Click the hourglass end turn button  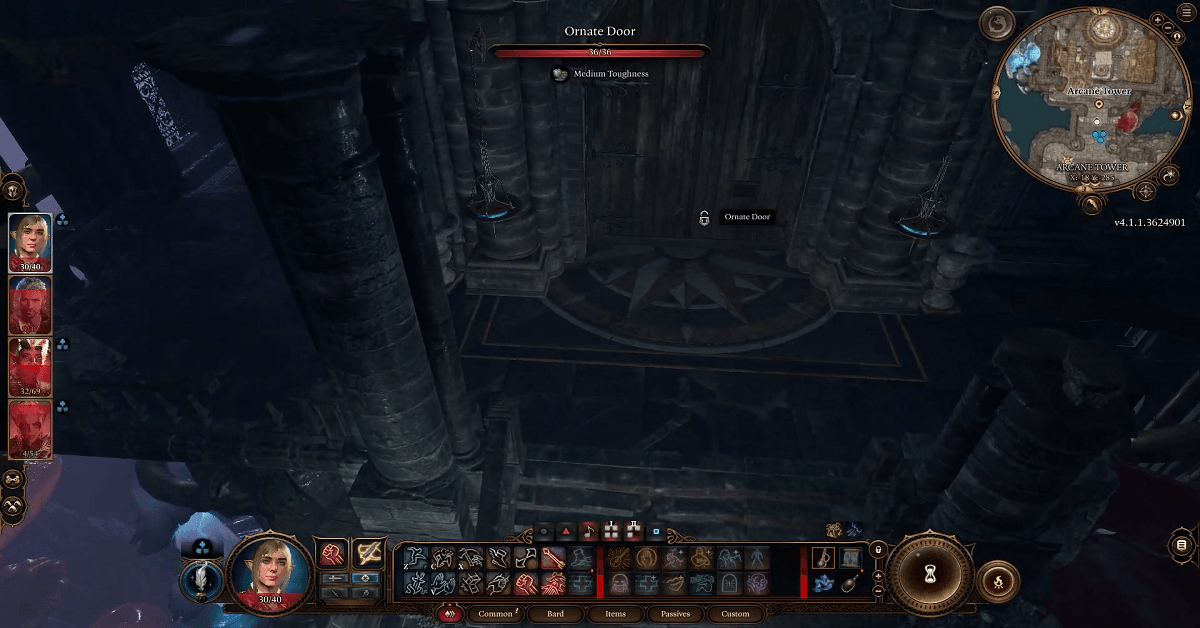(927, 576)
